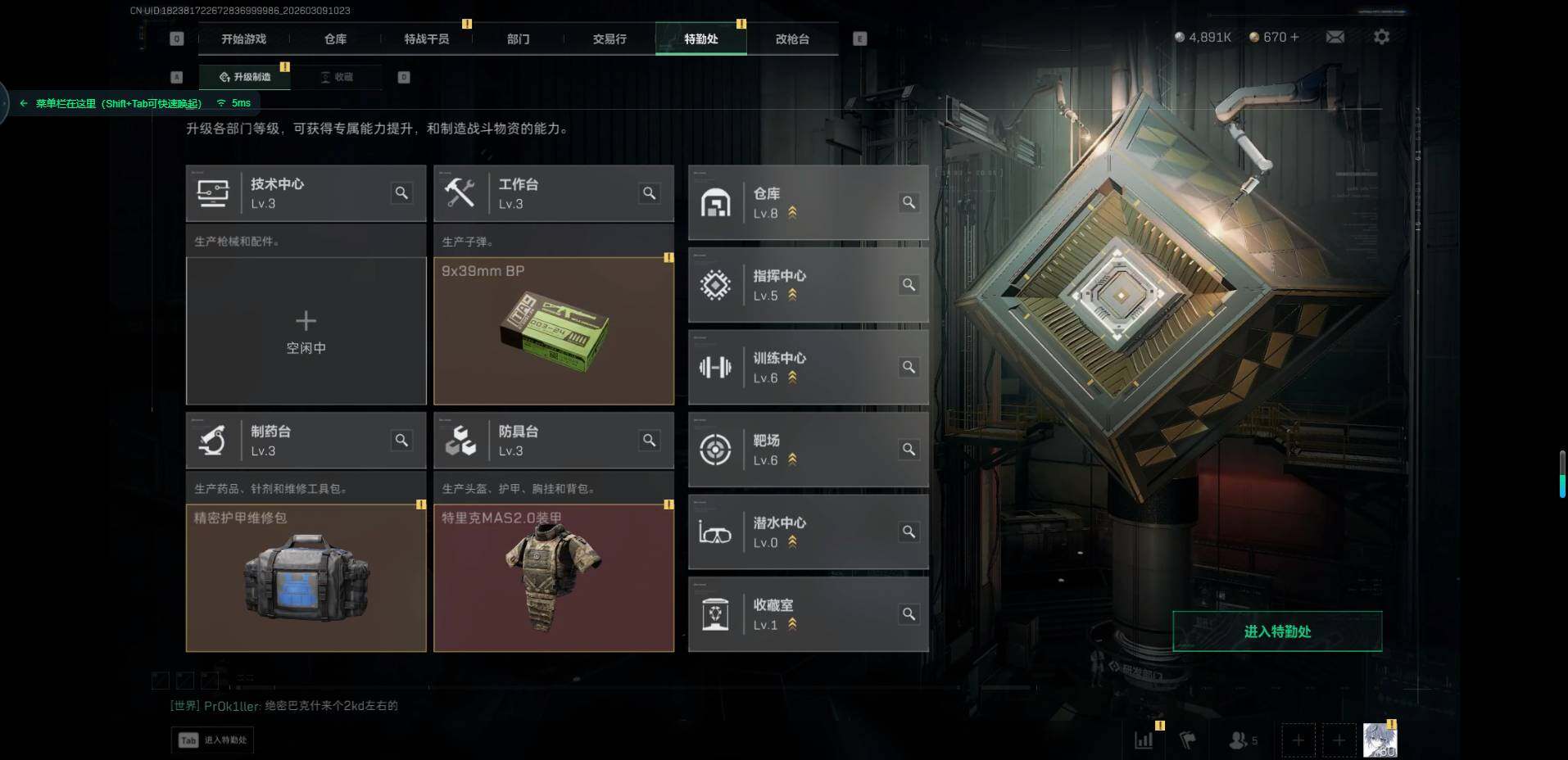Image resolution: width=1568 pixels, height=760 pixels.
Task: Switch to the 特战干员 tab
Action: [x=426, y=38]
